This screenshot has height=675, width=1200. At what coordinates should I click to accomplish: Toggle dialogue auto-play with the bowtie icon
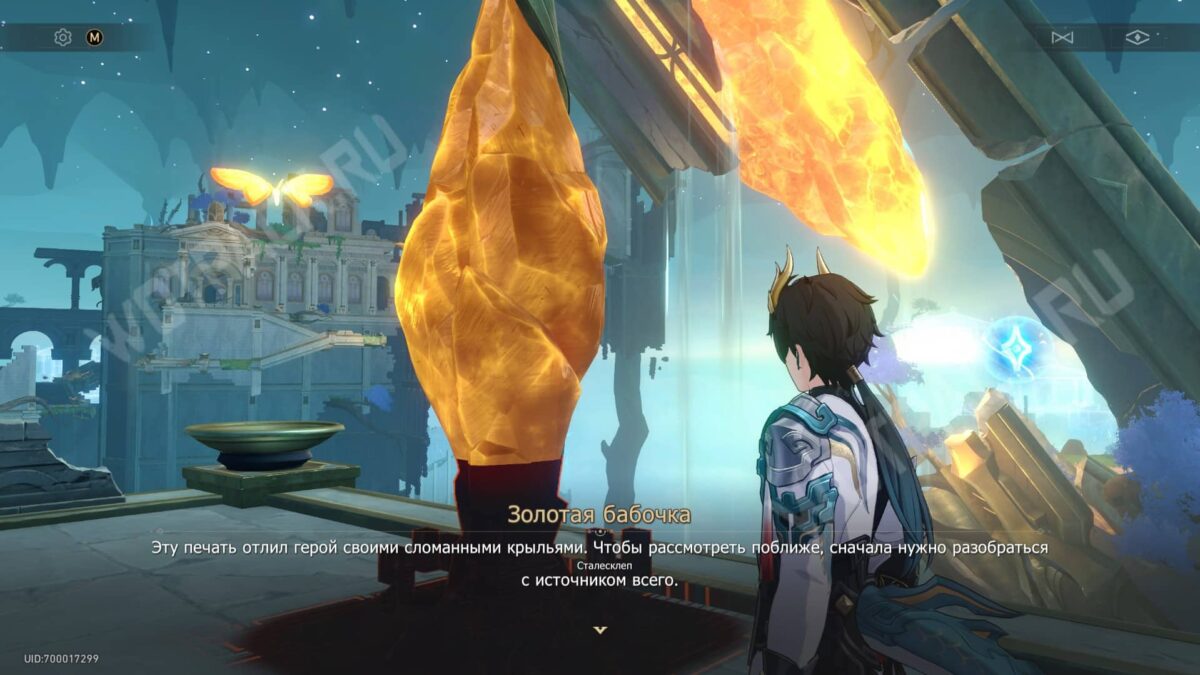[x=1062, y=38]
